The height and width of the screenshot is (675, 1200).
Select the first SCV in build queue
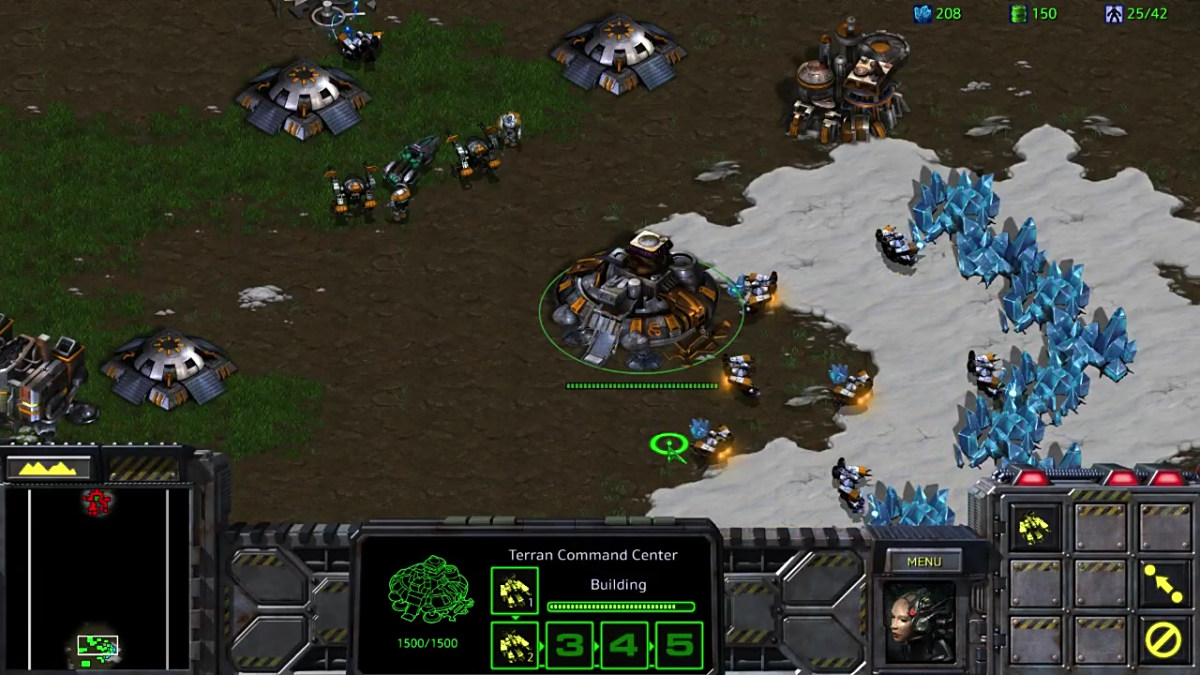pos(514,591)
